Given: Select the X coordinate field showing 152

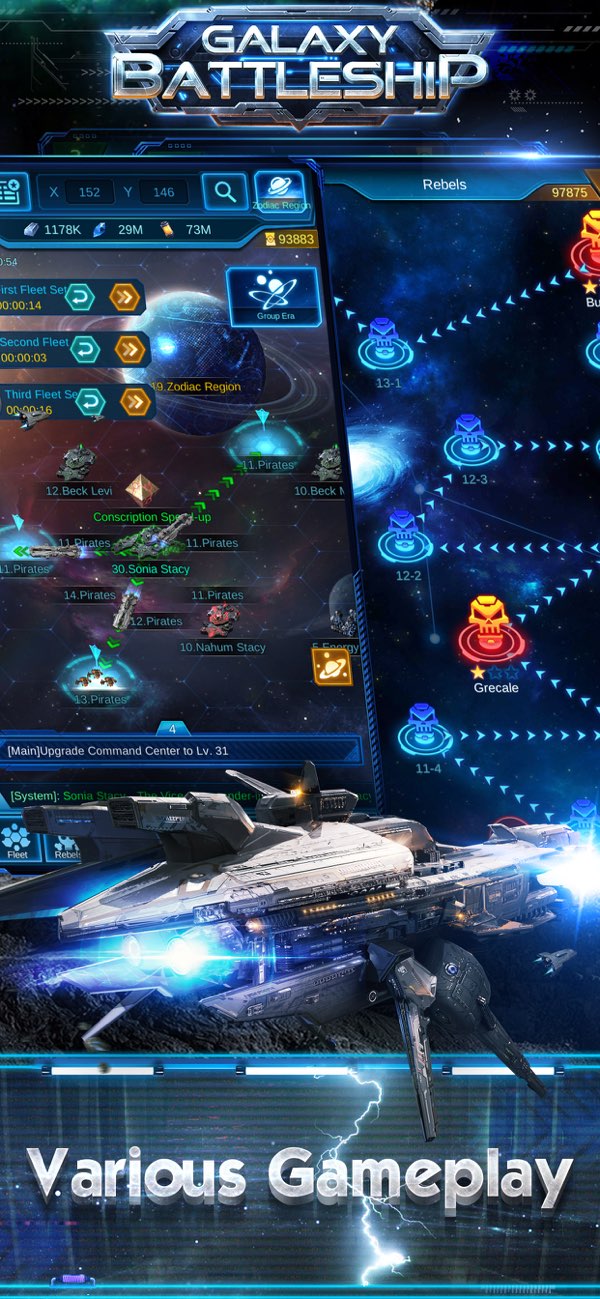Looking at the screenshot, I should (x=88, y=192).
